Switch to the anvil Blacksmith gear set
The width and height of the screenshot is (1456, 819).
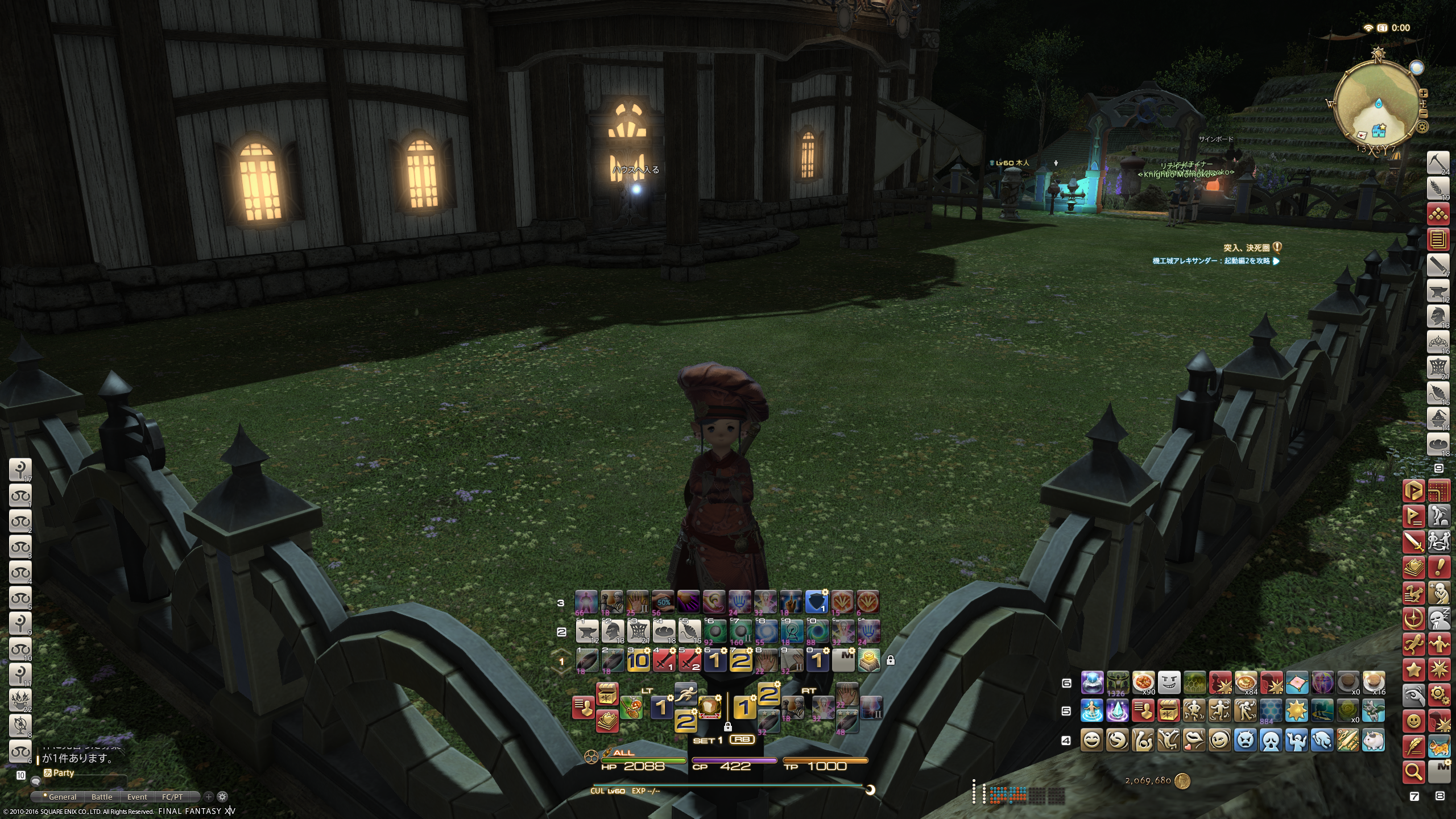click(x=1438, y=291)
